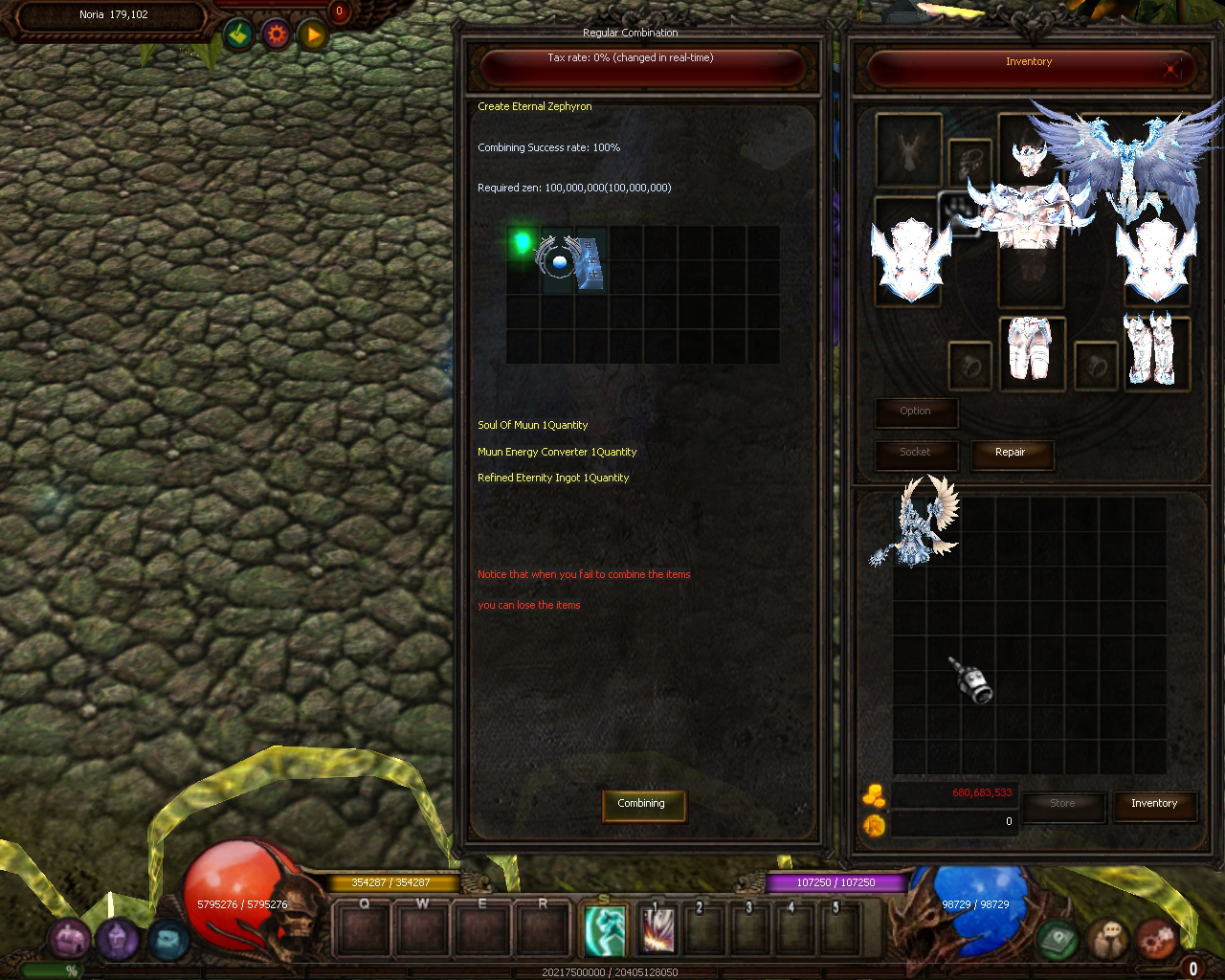This screenshot has height=980, width=1225.
Task: Activate the cyan figure skill icon
Action: [x=605, y=929]
